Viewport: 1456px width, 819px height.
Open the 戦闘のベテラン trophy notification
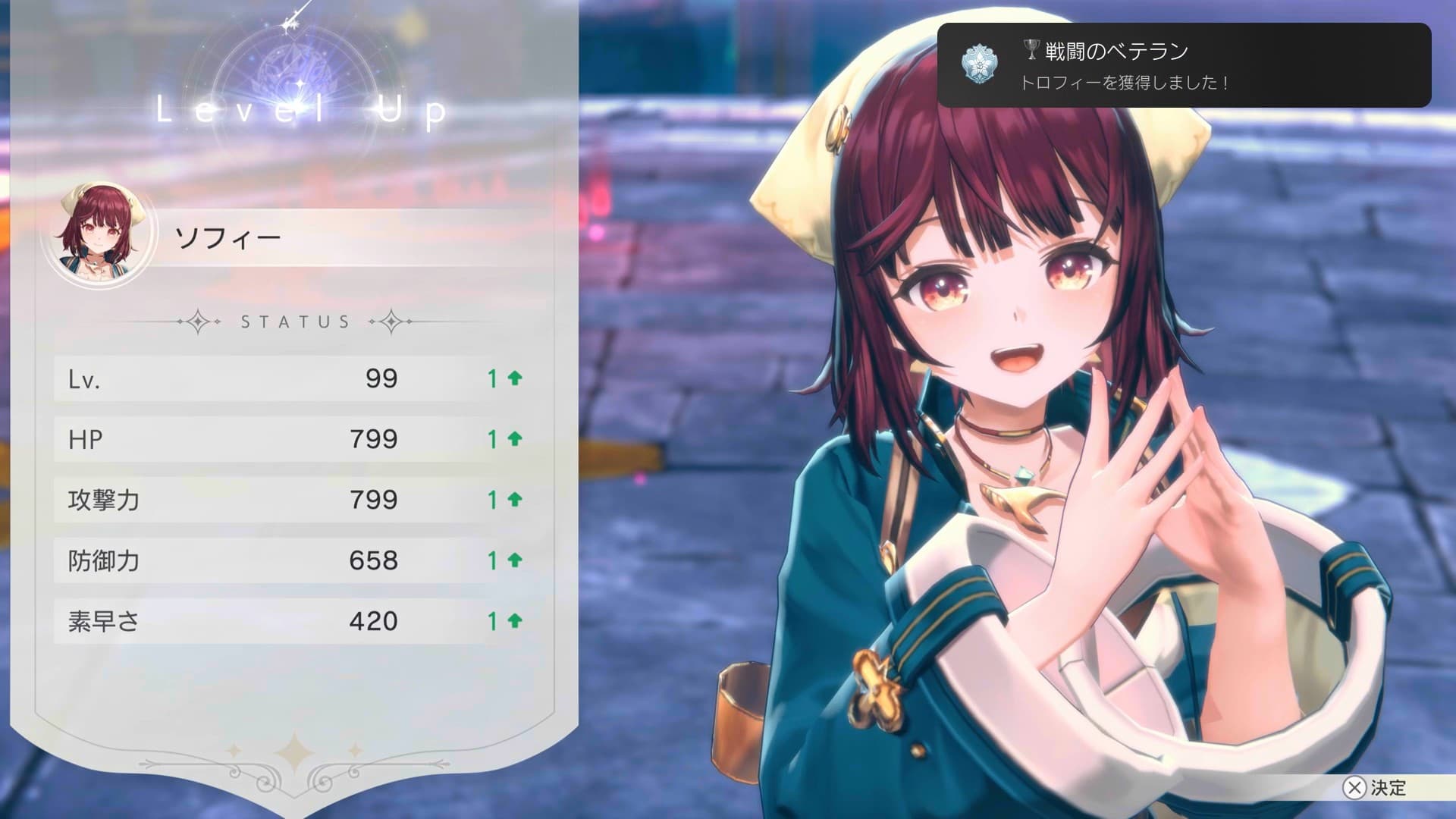point(1183,65)
